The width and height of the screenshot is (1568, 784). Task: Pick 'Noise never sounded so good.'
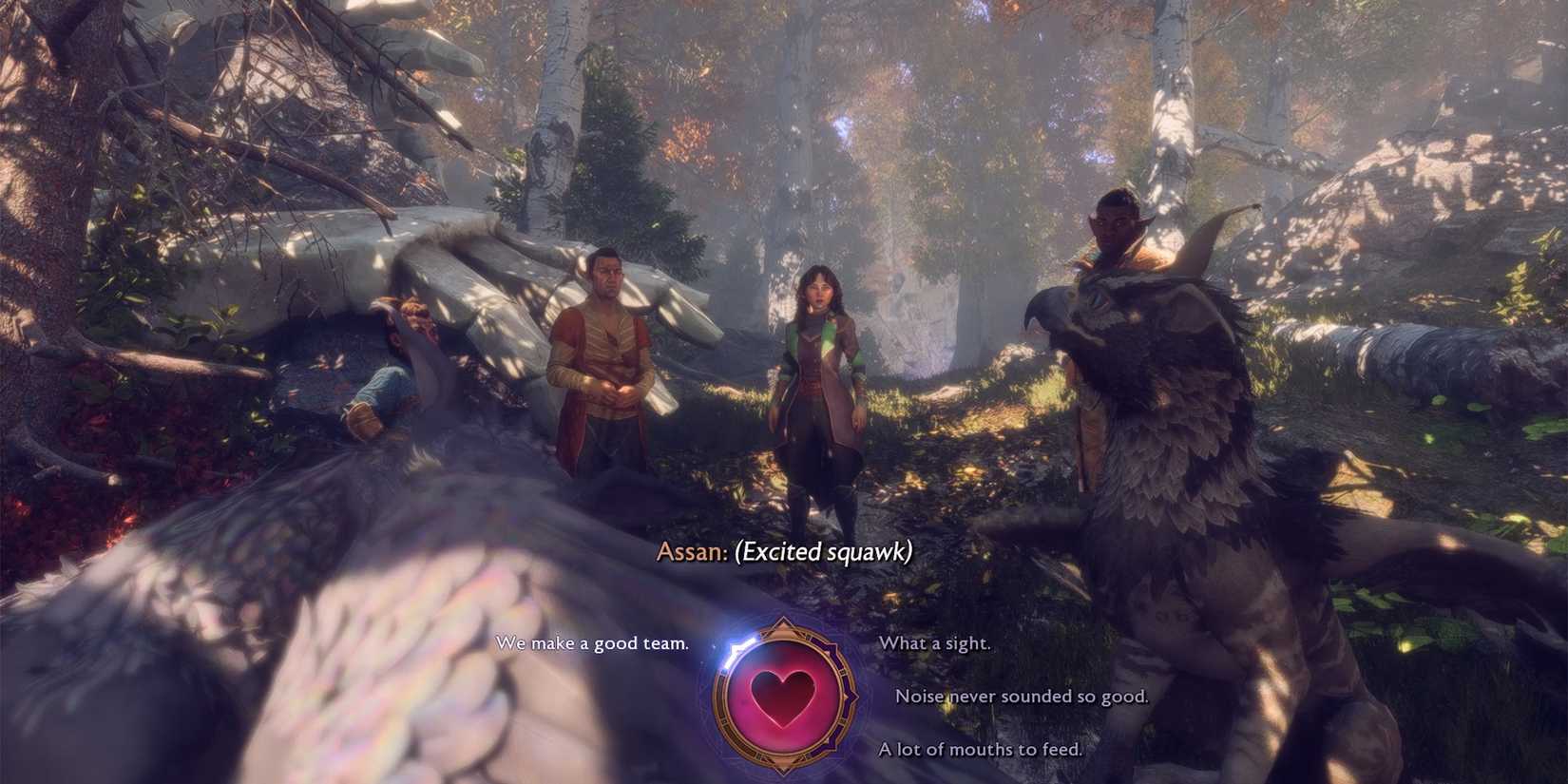tap(1023, 697)
